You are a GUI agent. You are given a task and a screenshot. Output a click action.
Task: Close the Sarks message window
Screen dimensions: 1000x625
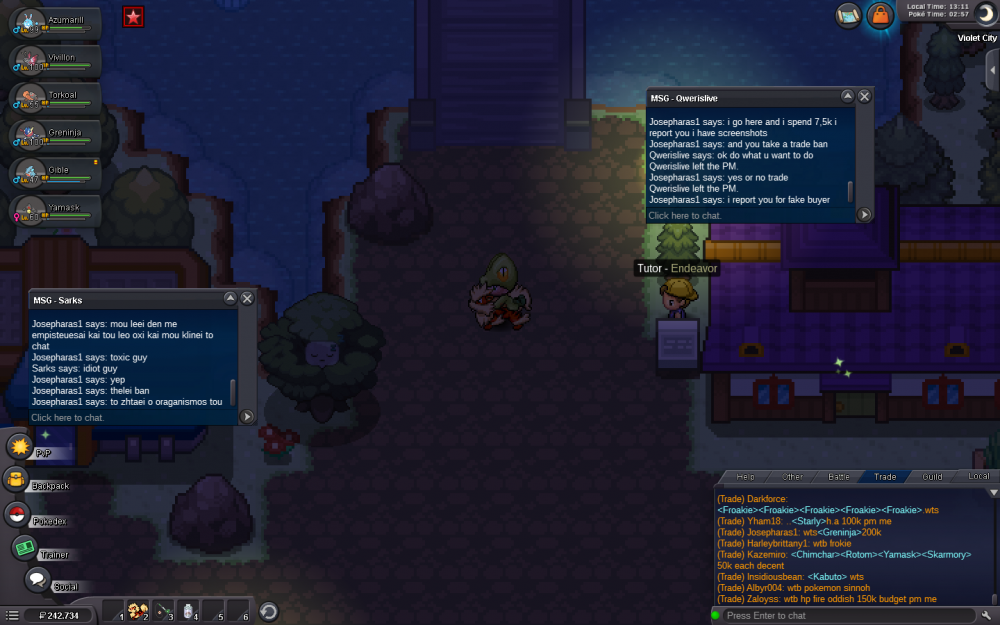247,298
